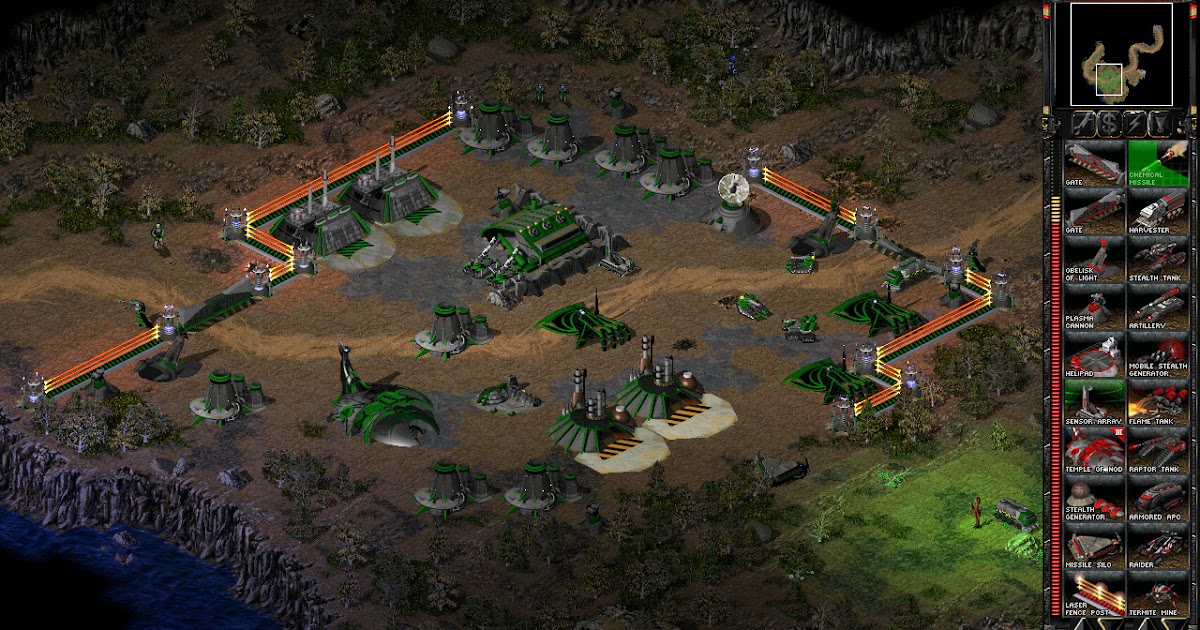The image size is (1200, 630).
Task: Queue a Termite Mine unit
Action: coord(1158,595)
